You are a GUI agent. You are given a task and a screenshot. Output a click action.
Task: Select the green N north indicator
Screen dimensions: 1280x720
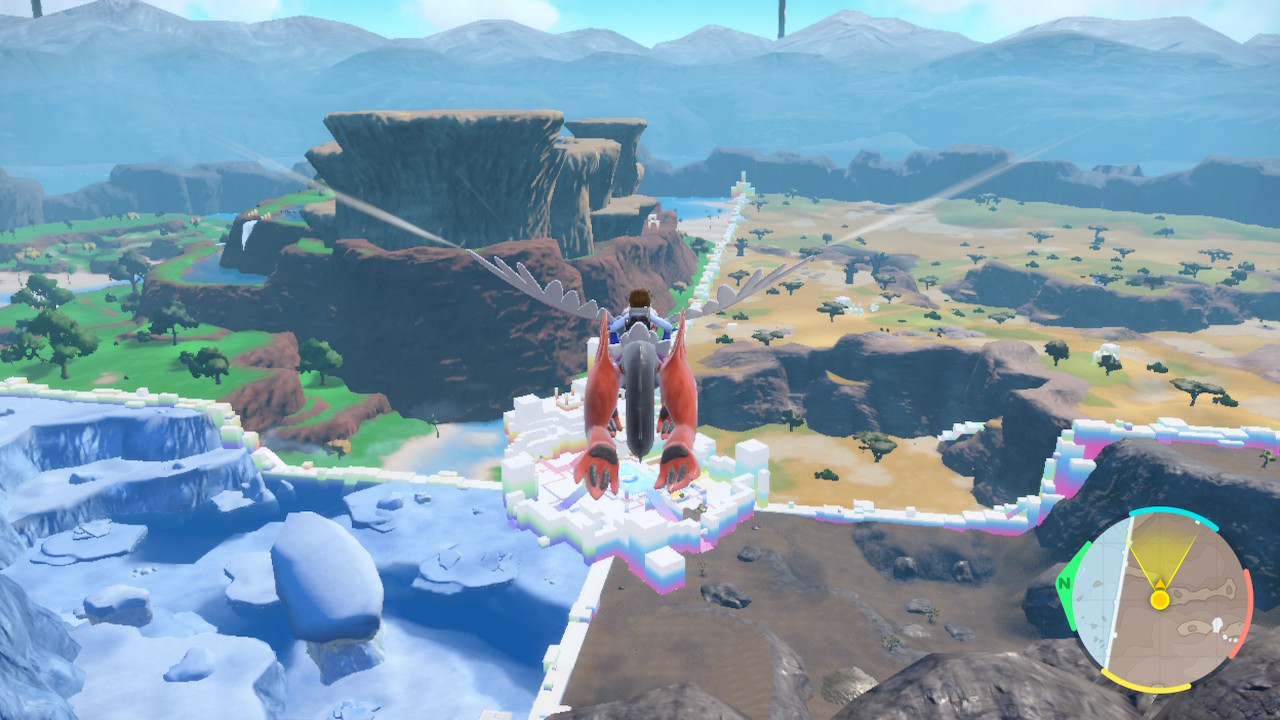(x=1065, y=583)
